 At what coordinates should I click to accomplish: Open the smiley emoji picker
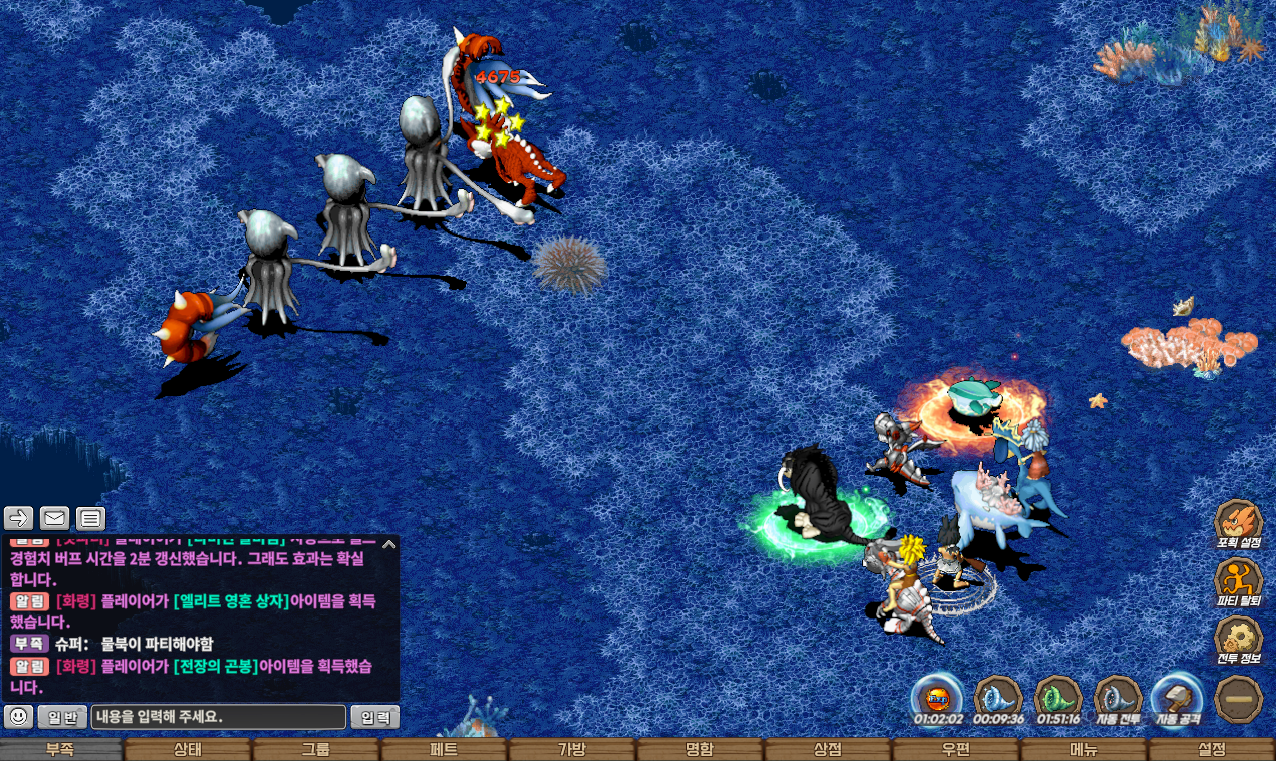18,717
